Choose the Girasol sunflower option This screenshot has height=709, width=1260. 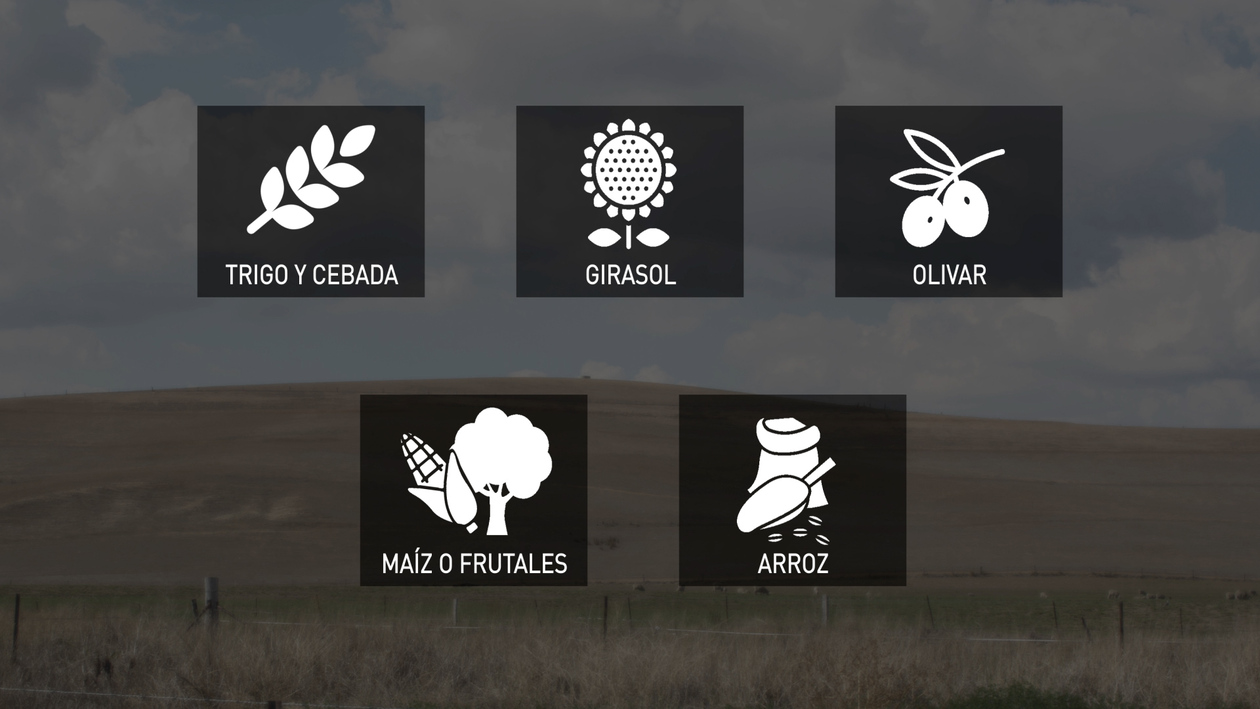[x=629, y=201]
